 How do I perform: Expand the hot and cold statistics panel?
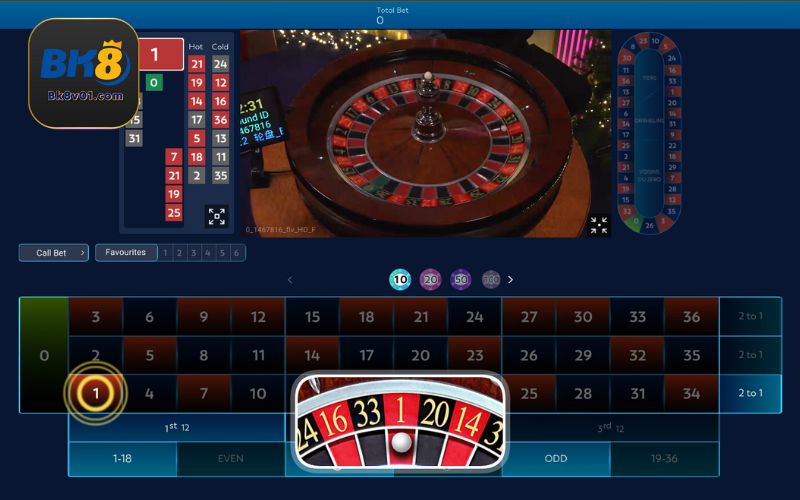coord(217,216)
